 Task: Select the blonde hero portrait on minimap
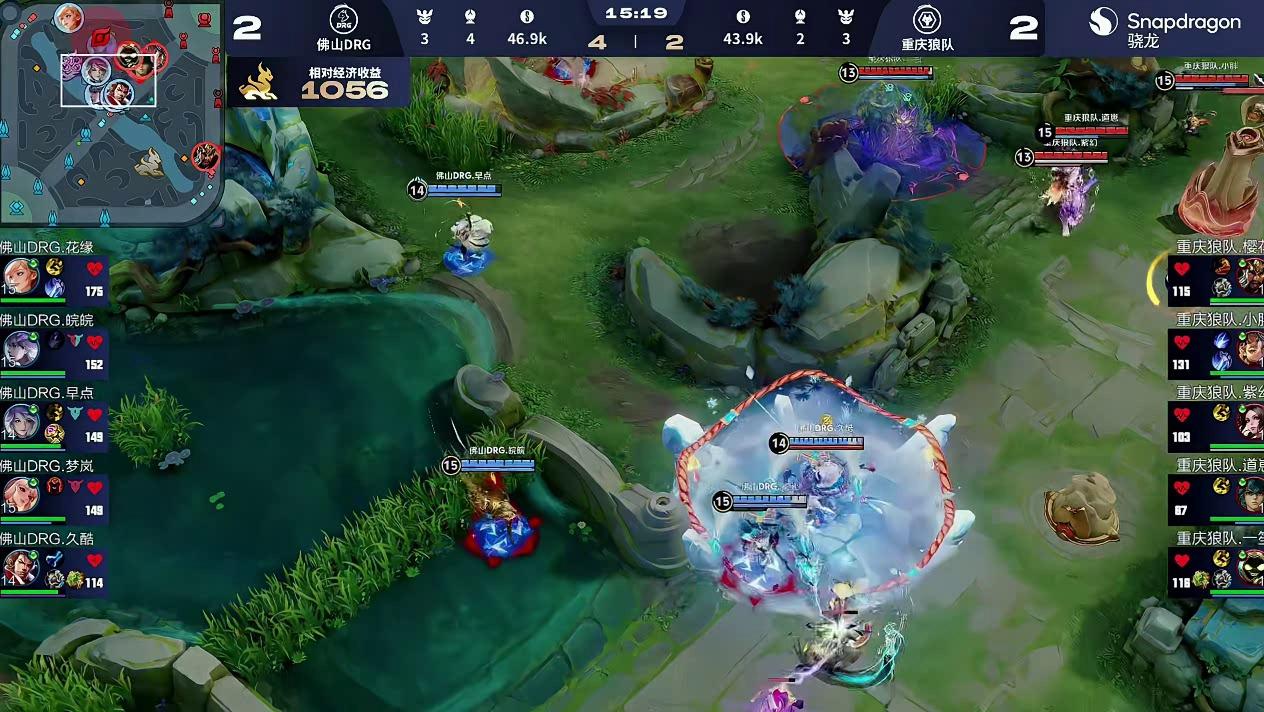coord(68,16)
